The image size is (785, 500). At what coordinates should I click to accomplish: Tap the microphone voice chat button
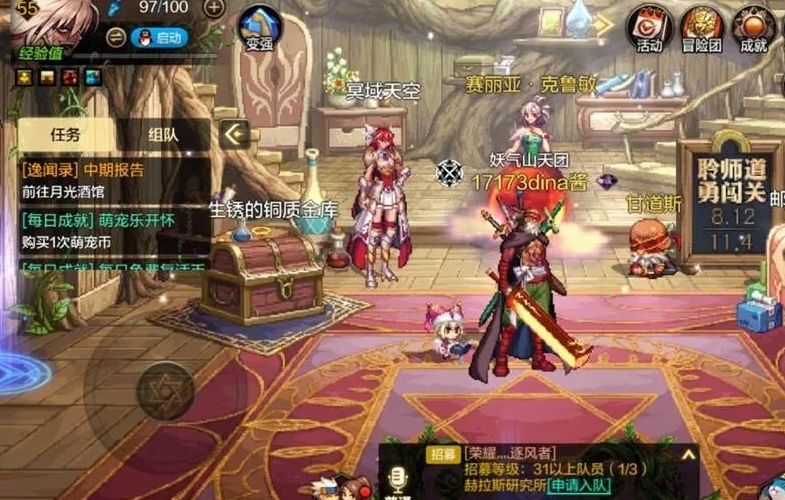(x=399, y=477)
